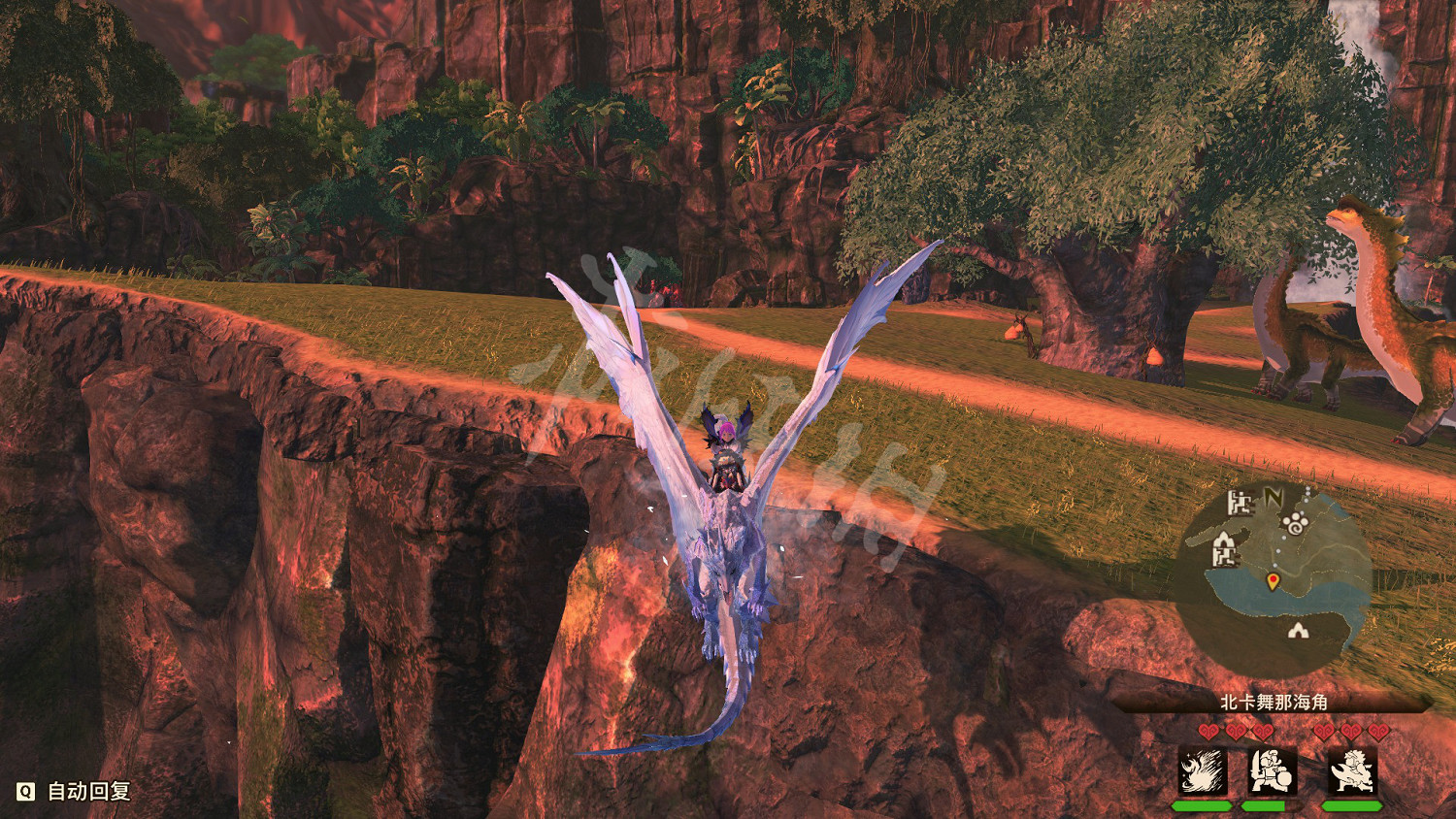Click the green health bar under the fire monster
The image size is (1456, 819).
pyautogui.click(x=1203, y=806)
